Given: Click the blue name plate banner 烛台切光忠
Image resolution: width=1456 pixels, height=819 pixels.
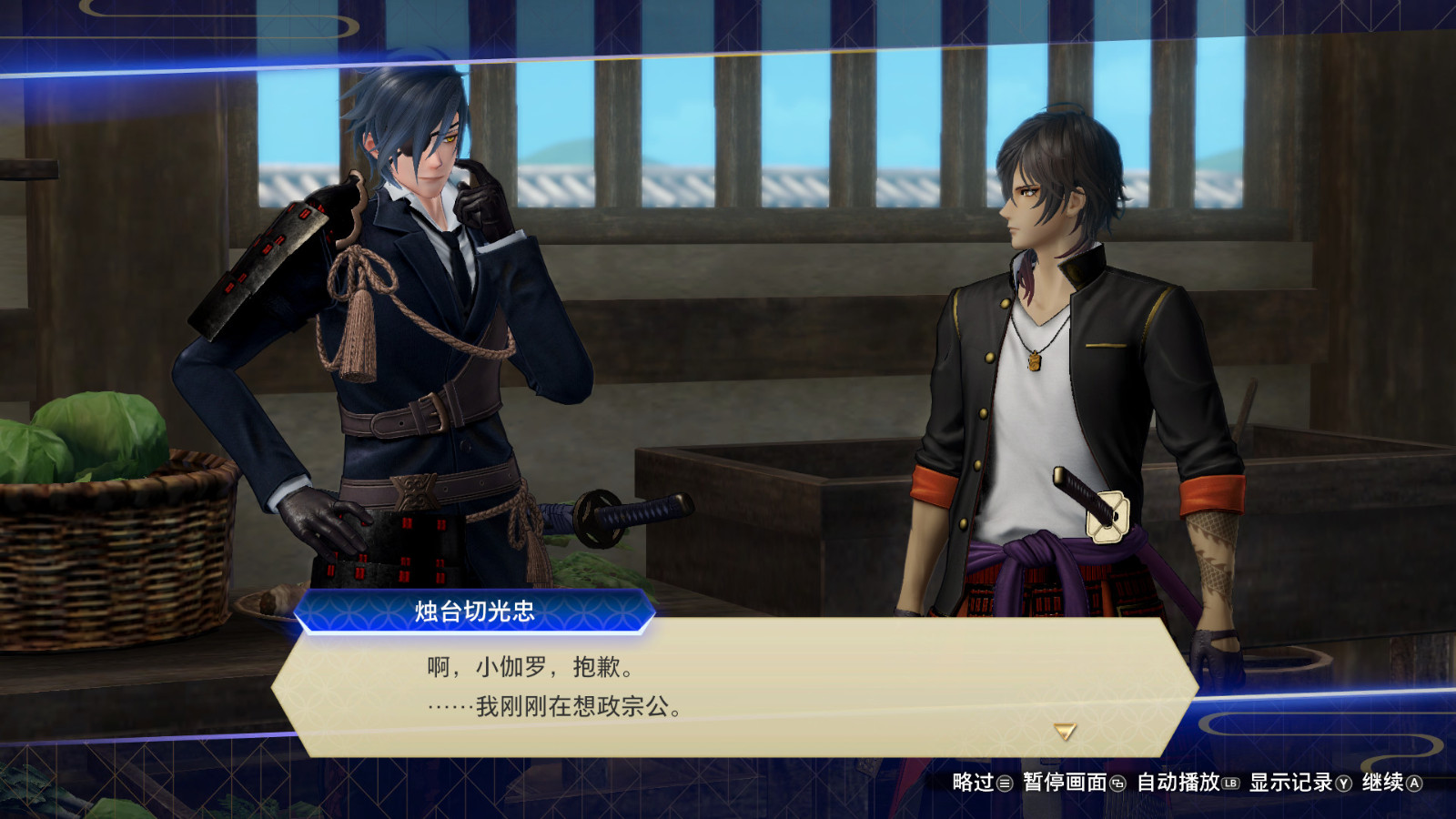Looking at the screenshot, I should click(x=473, y=612).
